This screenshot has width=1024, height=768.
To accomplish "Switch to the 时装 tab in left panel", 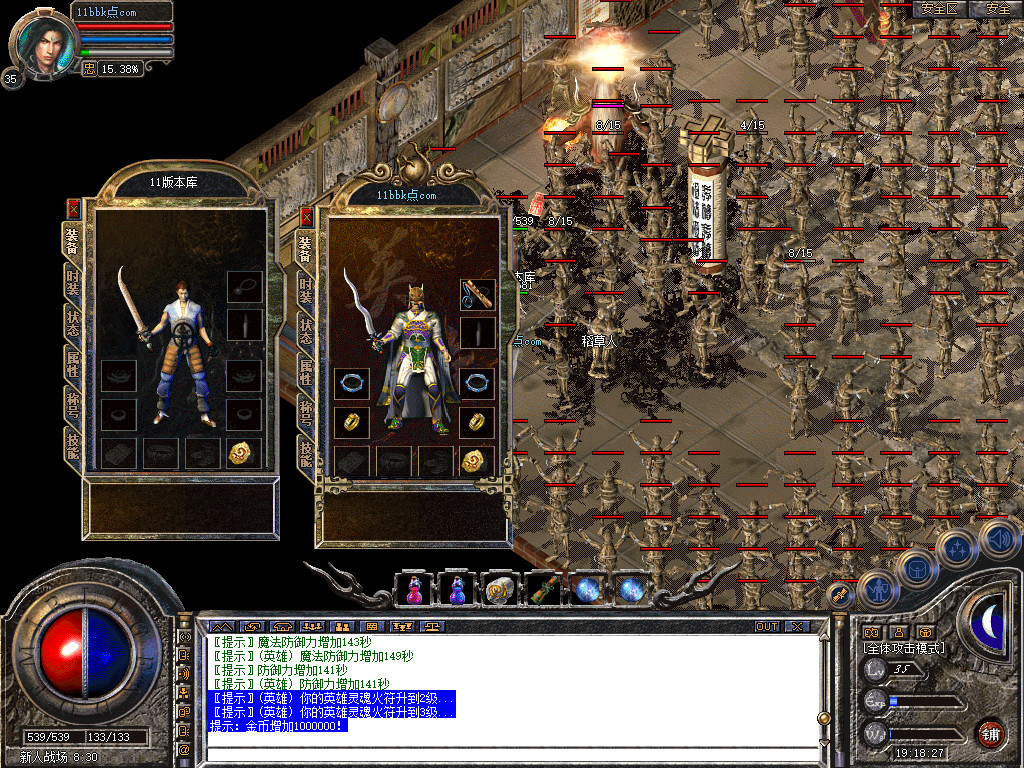I will pyautogui.click(x=73, y=281).
